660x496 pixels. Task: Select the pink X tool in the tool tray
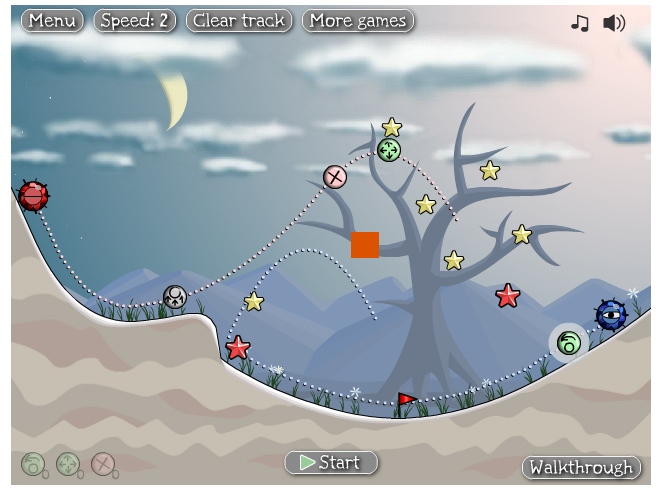click(102, 464)
